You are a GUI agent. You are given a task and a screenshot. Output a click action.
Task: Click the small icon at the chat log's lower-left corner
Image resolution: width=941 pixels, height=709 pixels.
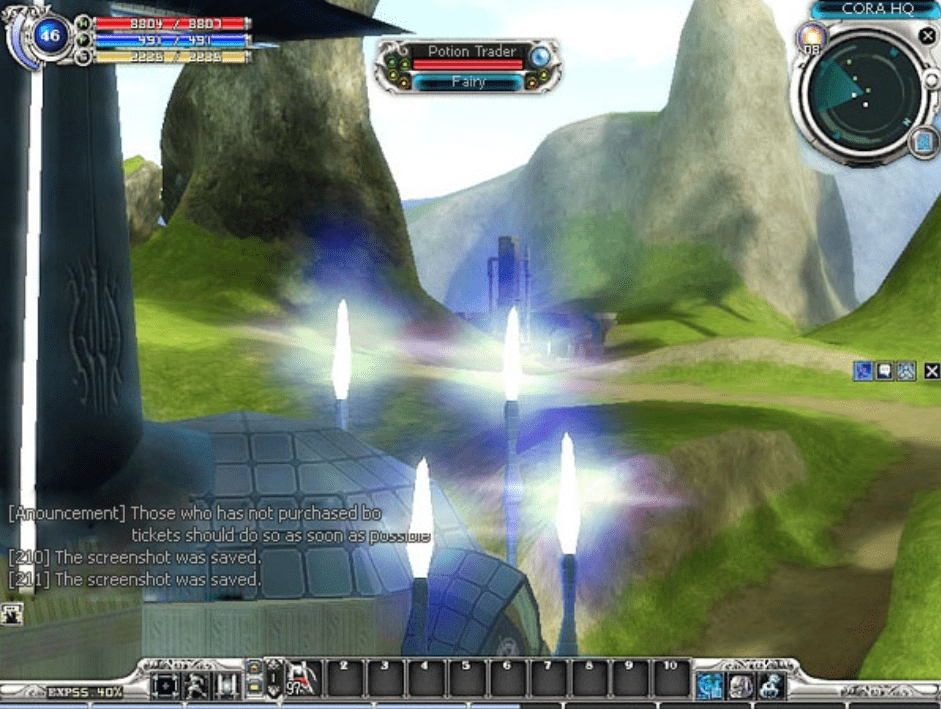coord(14,614)
